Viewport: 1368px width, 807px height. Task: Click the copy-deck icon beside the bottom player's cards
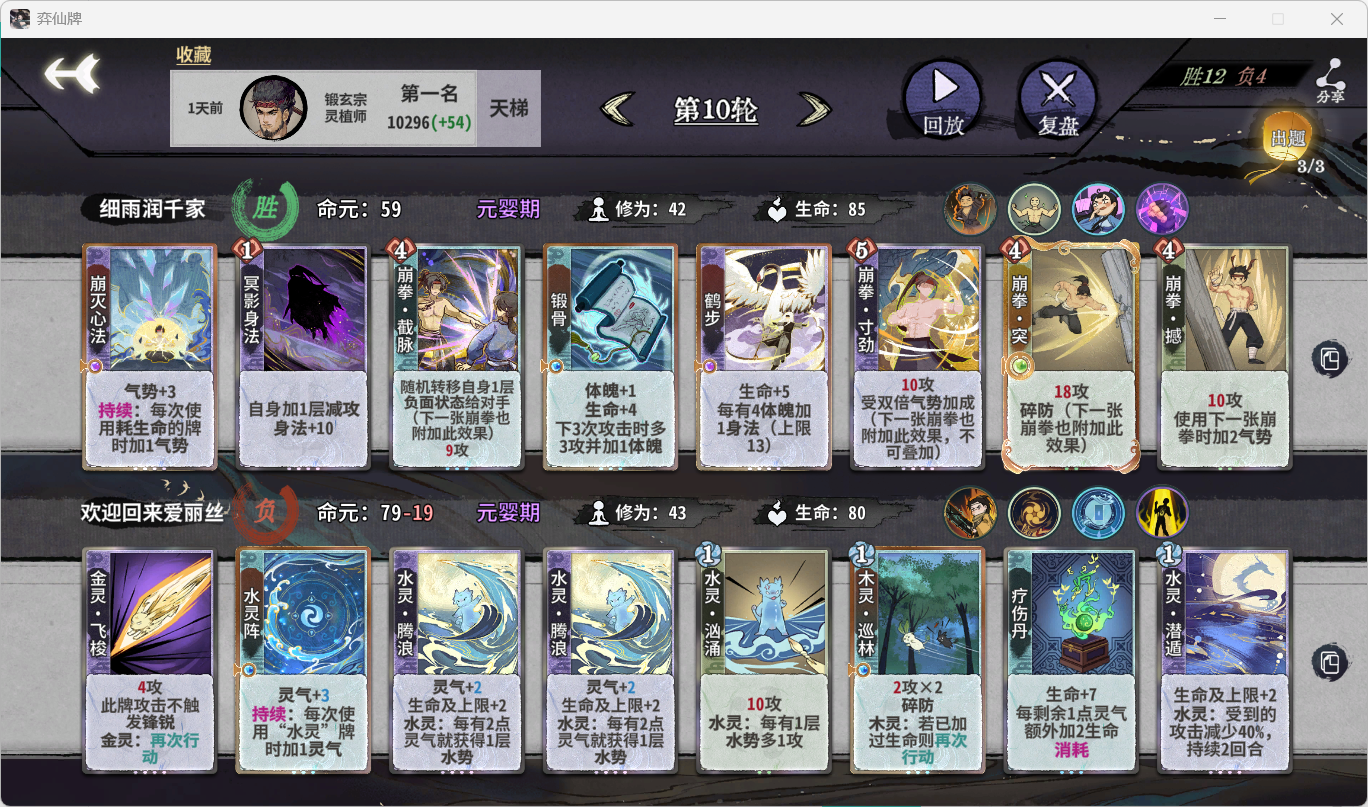coord(1330,660)
